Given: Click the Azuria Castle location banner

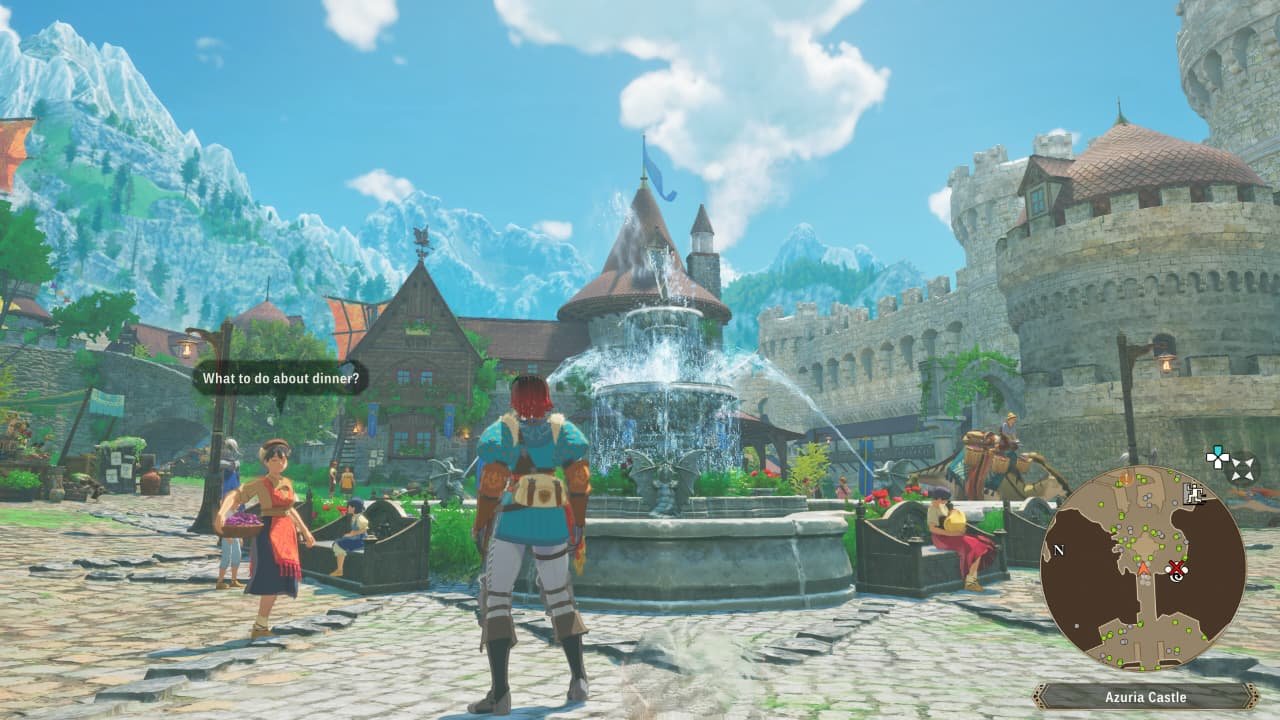Looking at the screenshot, I should pyautogui.click(x=1146, y=697).
